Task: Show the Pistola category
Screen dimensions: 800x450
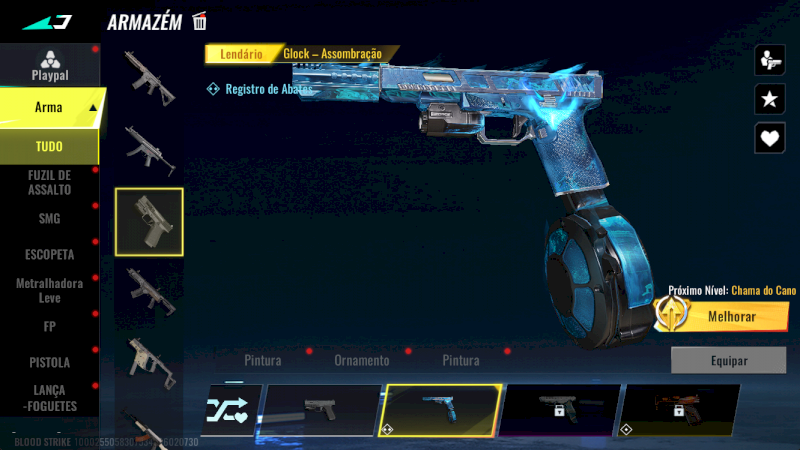Action: 49,362
